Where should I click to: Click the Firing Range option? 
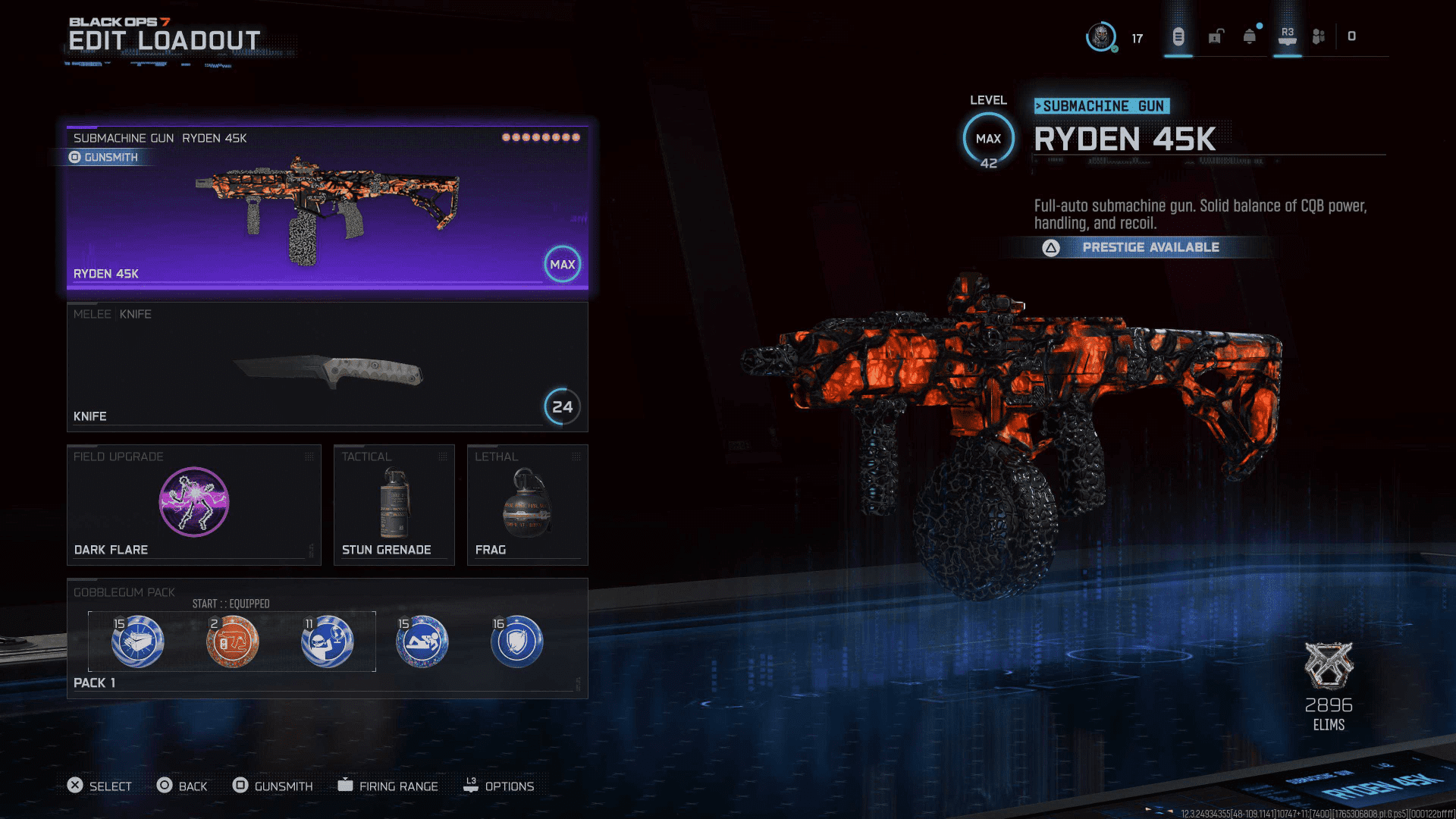click(x=388, y=786)
